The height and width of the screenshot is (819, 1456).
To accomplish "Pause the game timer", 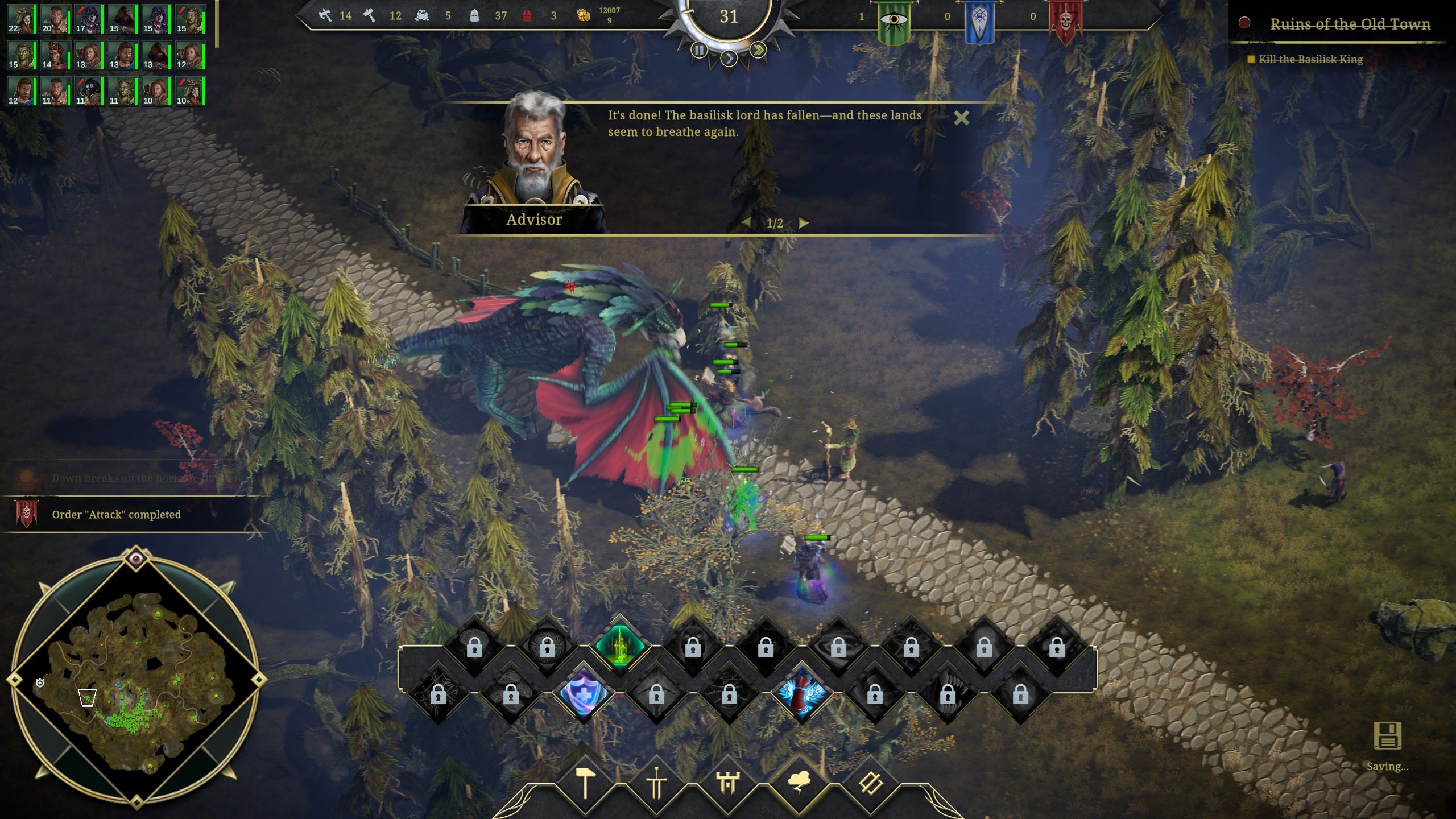I will point(699,50).
